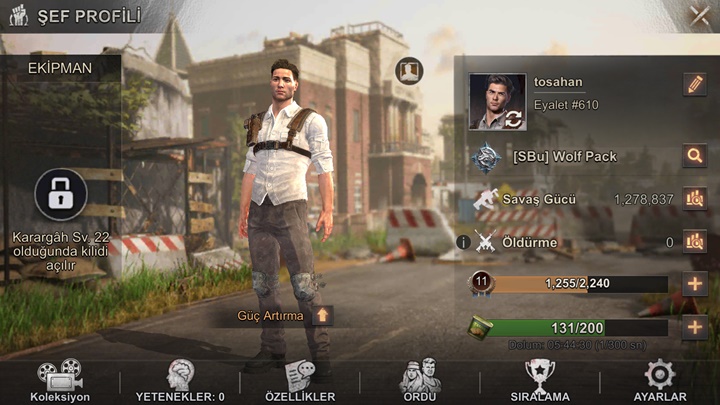Open the Koleksiyon menu
This screenshot has width=720, height=405.
60,381
